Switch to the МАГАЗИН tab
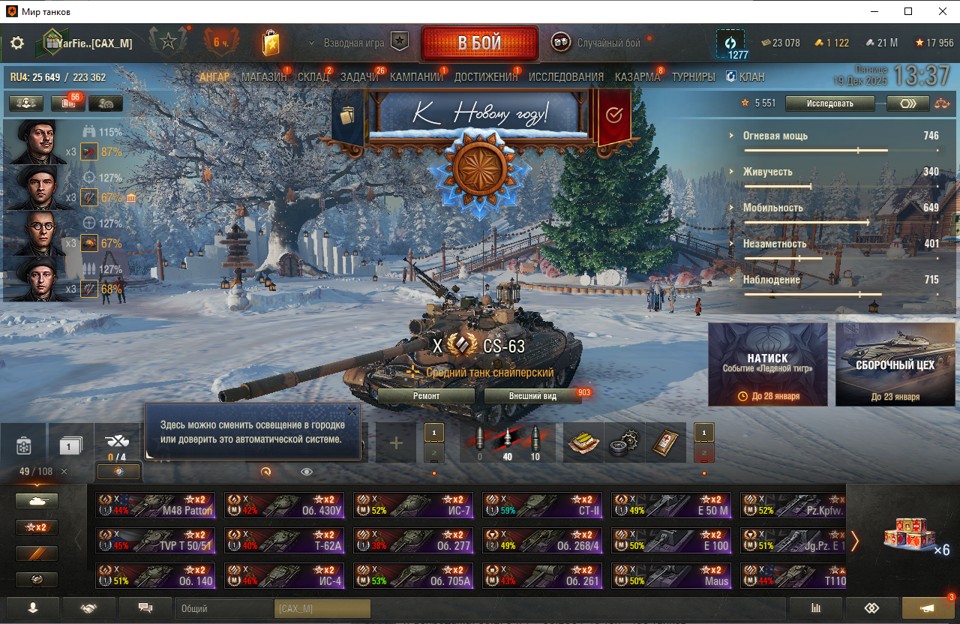 [263, 77]
